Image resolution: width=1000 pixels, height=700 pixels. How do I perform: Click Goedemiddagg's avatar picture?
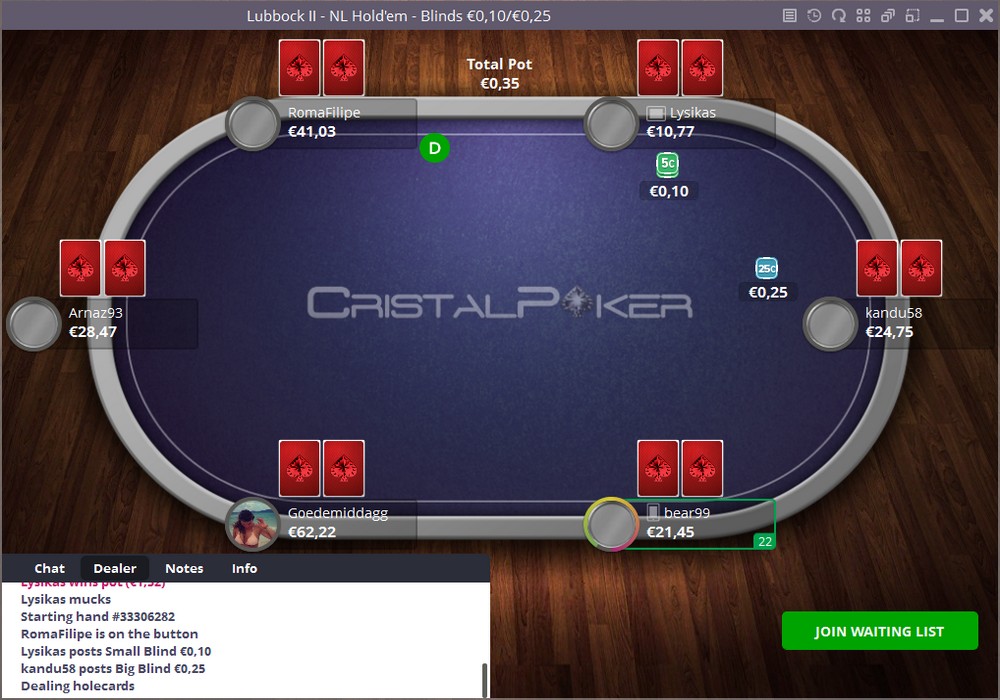coord(252,524)
